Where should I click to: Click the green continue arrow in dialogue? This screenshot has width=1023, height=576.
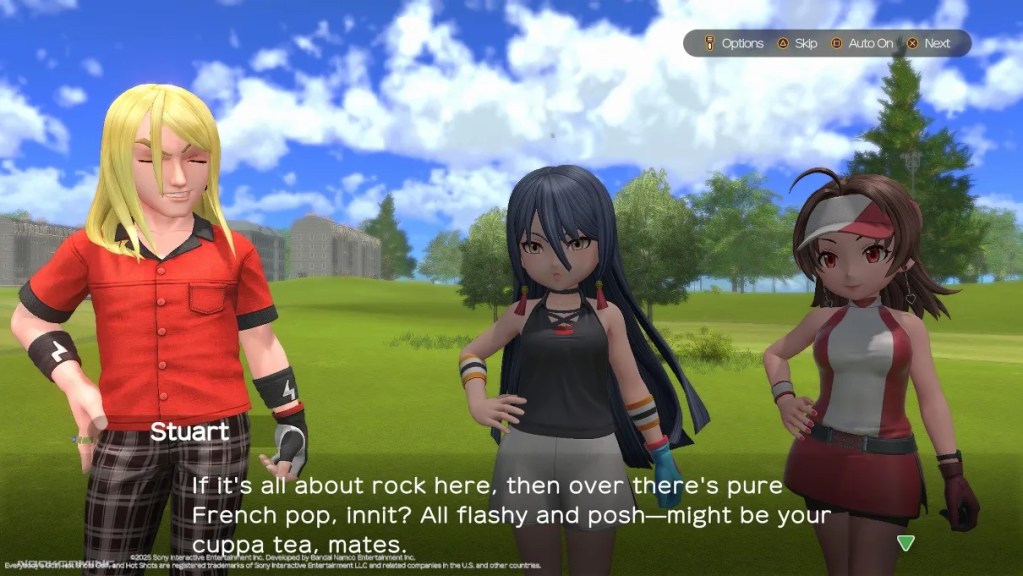point(905,543)
